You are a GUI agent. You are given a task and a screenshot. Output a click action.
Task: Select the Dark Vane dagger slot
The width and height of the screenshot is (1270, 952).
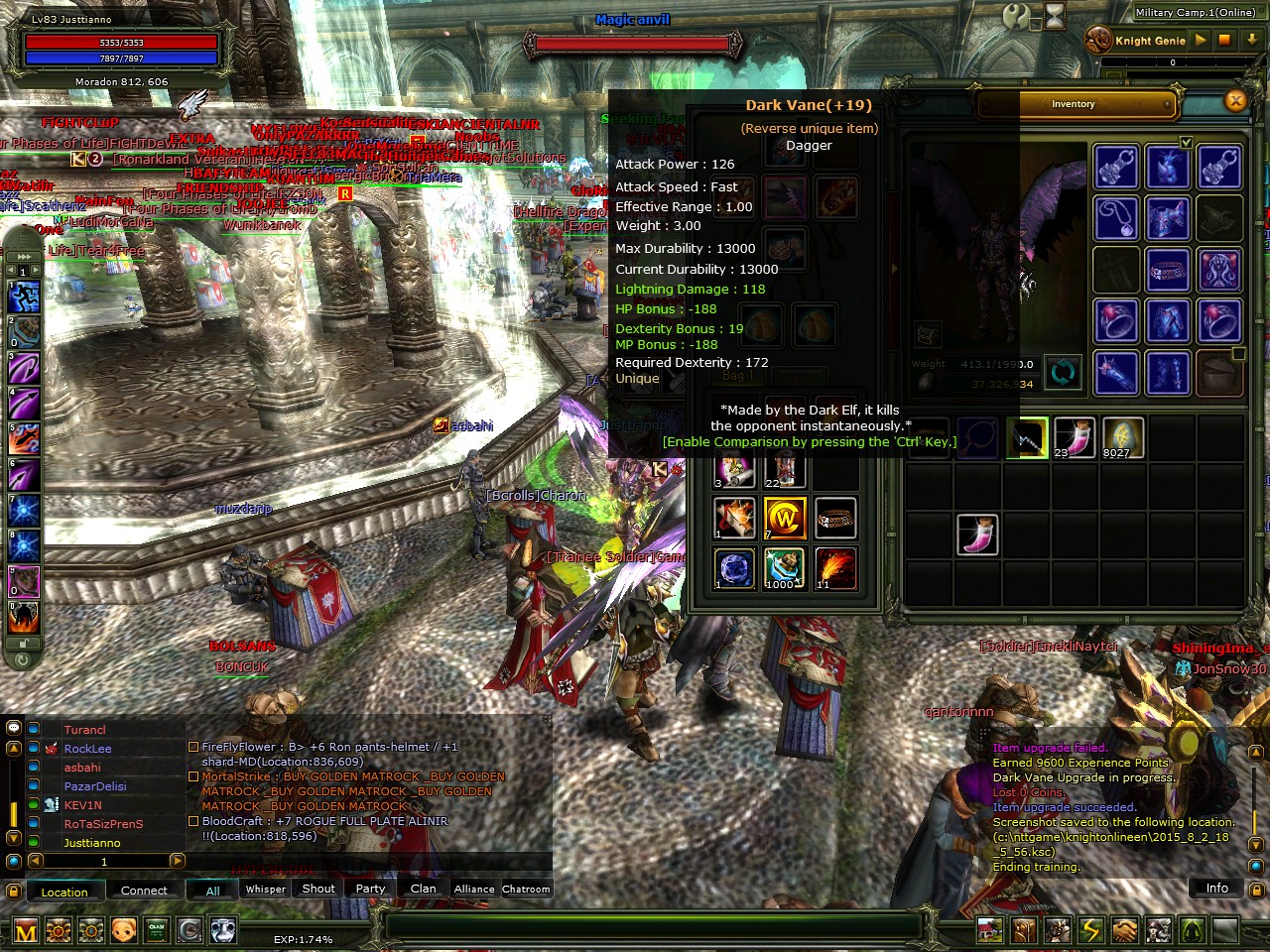pos(1026,437)
